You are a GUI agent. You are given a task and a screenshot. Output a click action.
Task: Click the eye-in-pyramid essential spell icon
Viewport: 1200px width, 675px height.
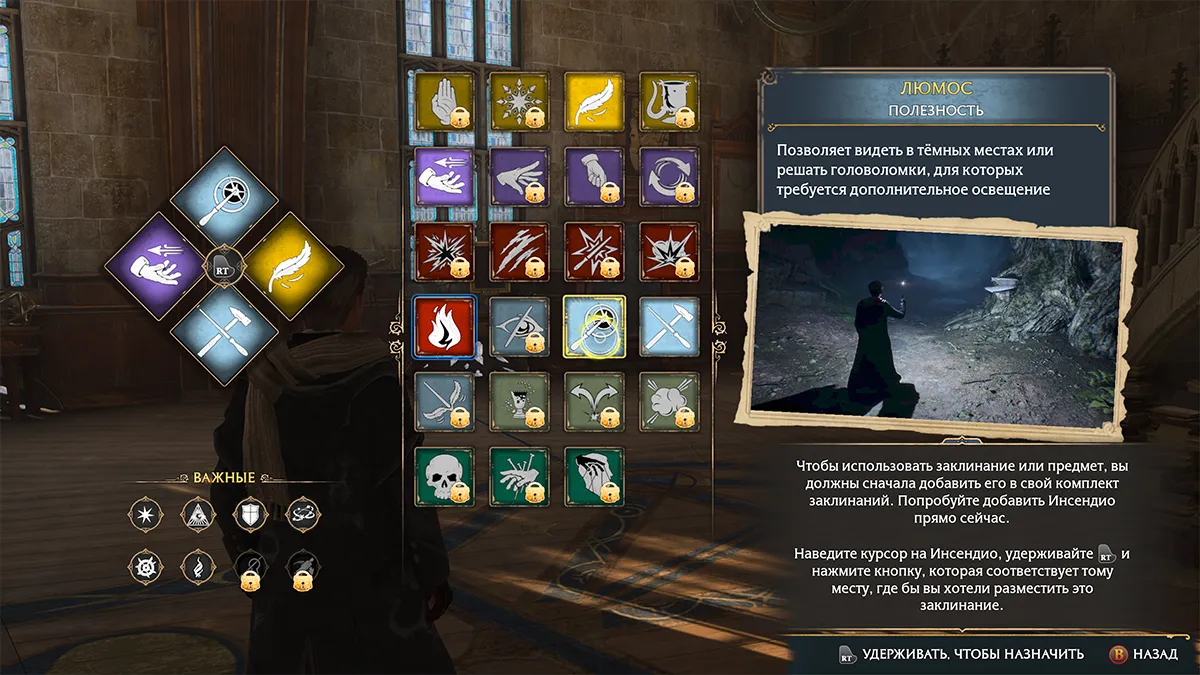tap(197, 516)
